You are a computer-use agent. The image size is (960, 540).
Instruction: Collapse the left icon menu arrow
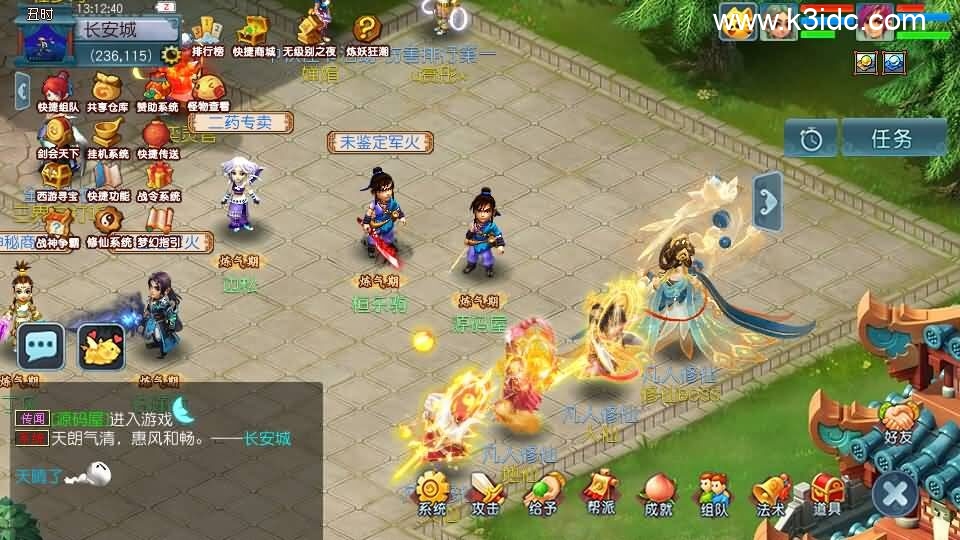(22, 92)
